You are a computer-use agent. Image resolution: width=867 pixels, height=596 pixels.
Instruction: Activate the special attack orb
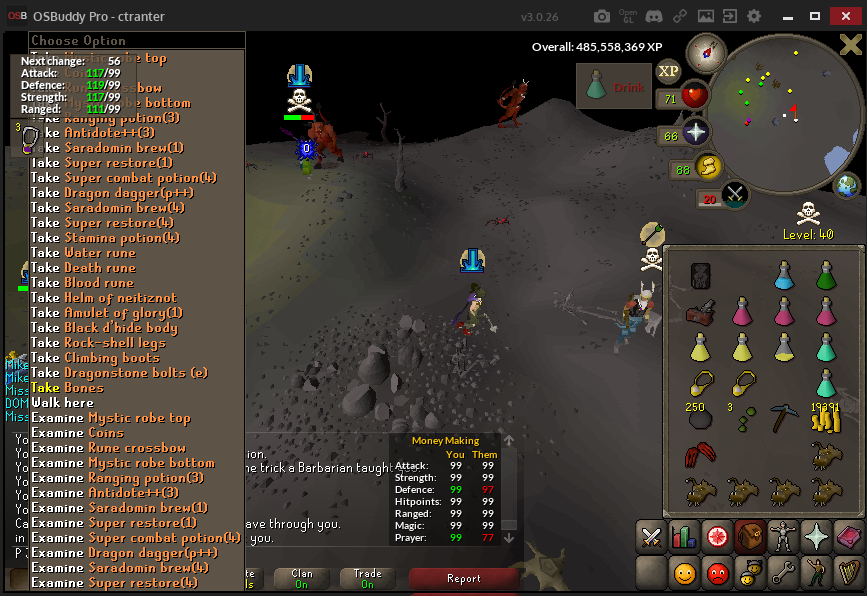[733, 194]
